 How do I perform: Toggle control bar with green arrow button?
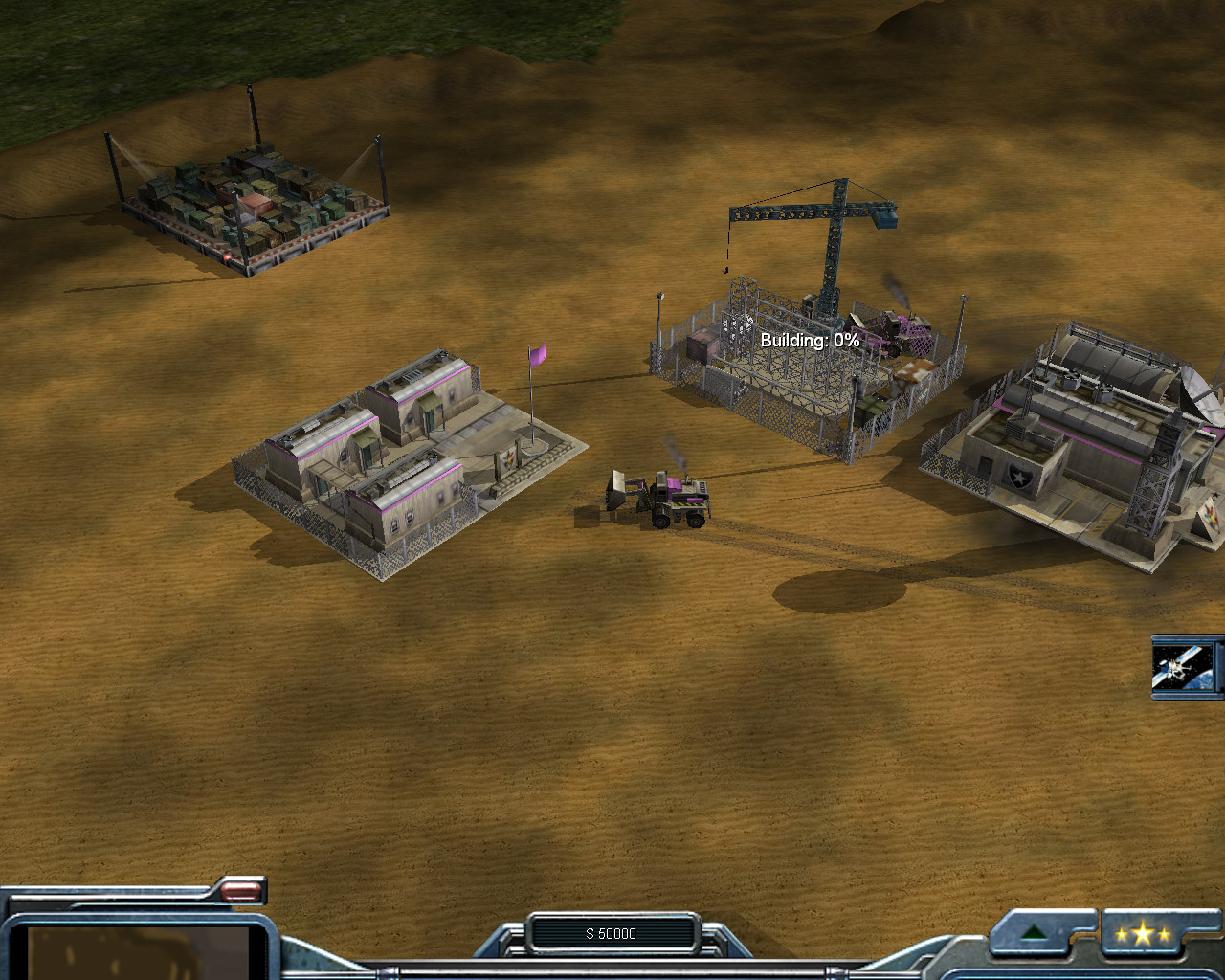tap(1033, 934)
